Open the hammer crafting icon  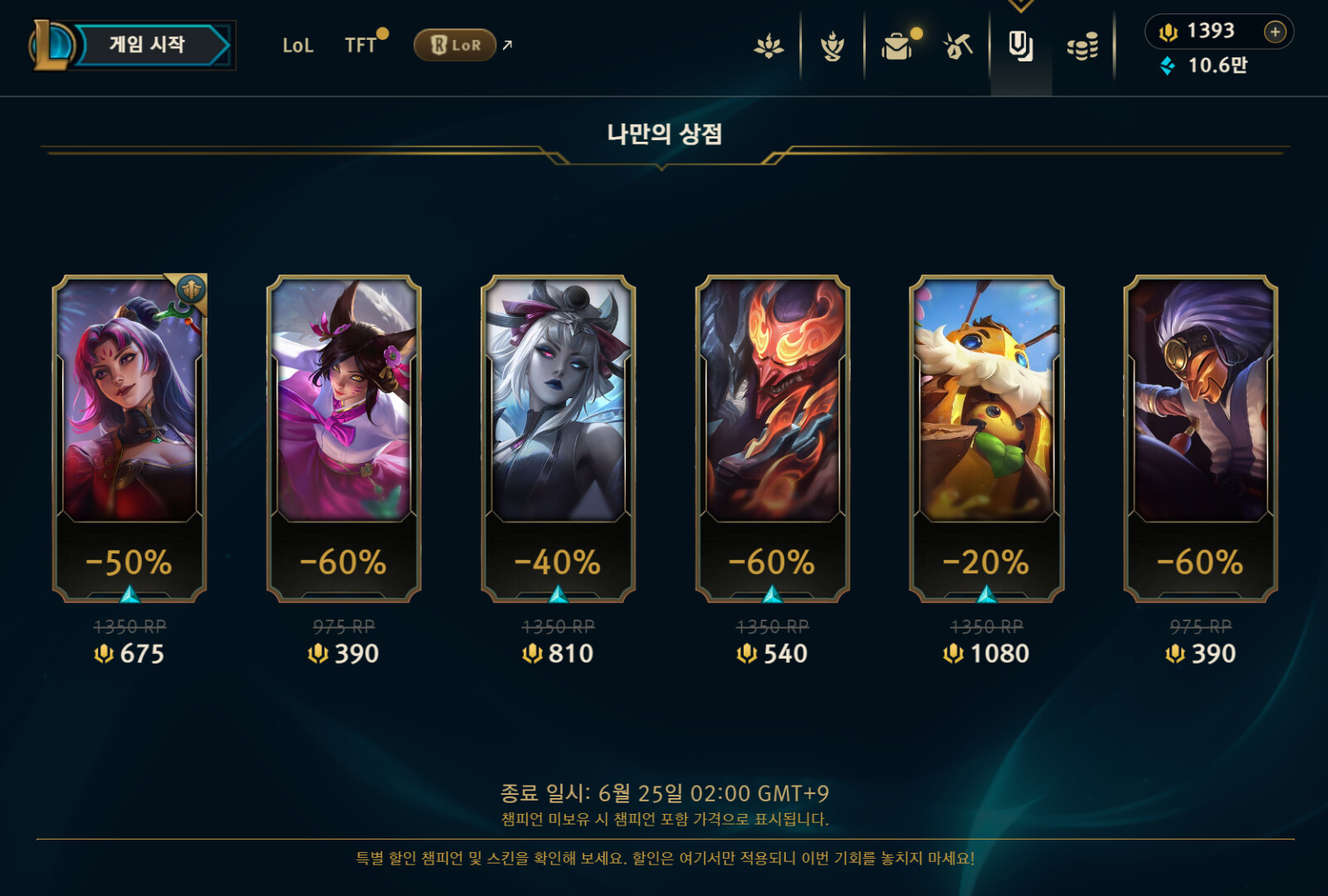958,46
